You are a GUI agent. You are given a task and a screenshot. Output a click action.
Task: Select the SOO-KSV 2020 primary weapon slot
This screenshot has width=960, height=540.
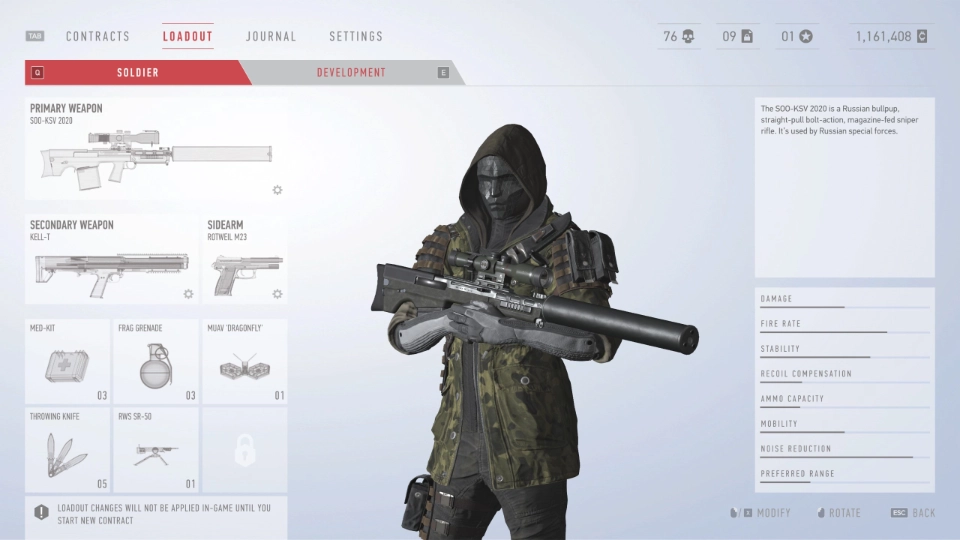[155, 150]
